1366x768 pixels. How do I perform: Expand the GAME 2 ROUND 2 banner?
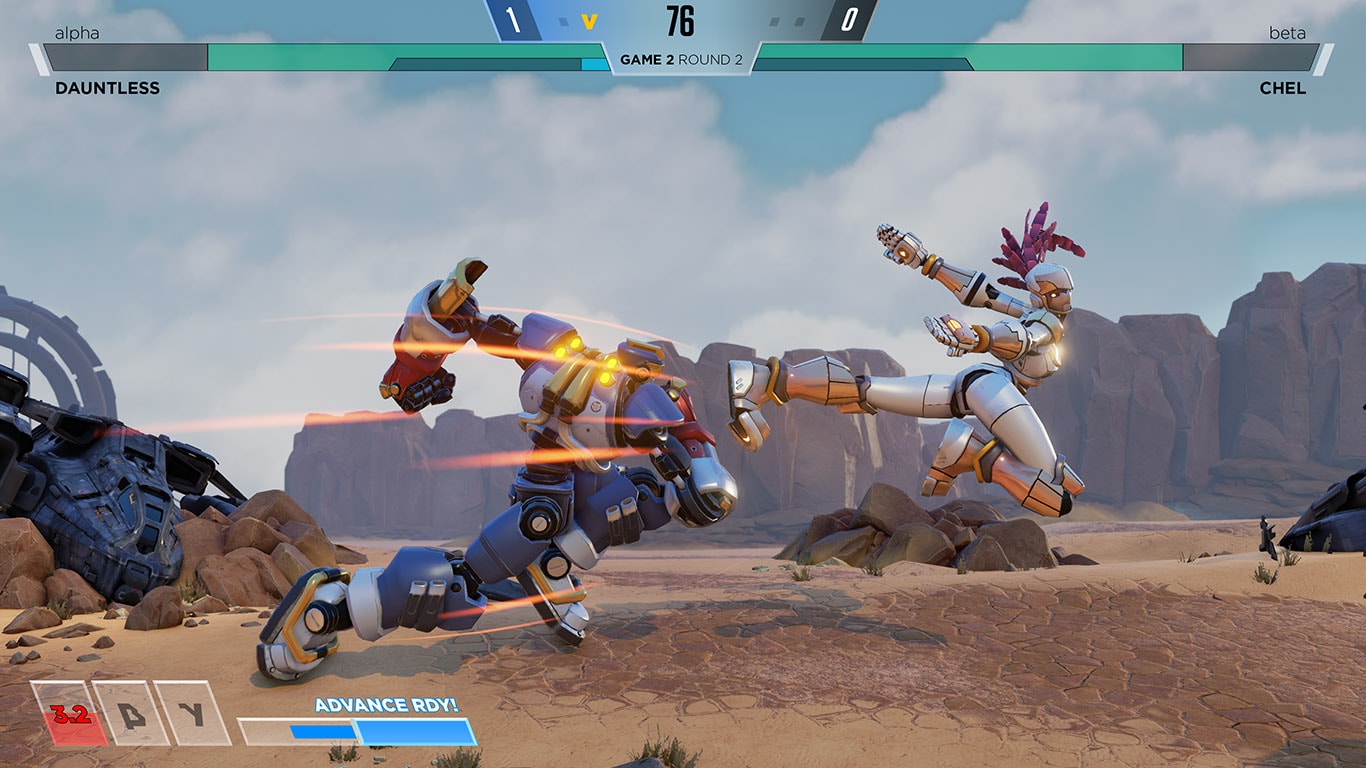coord(683,58)
